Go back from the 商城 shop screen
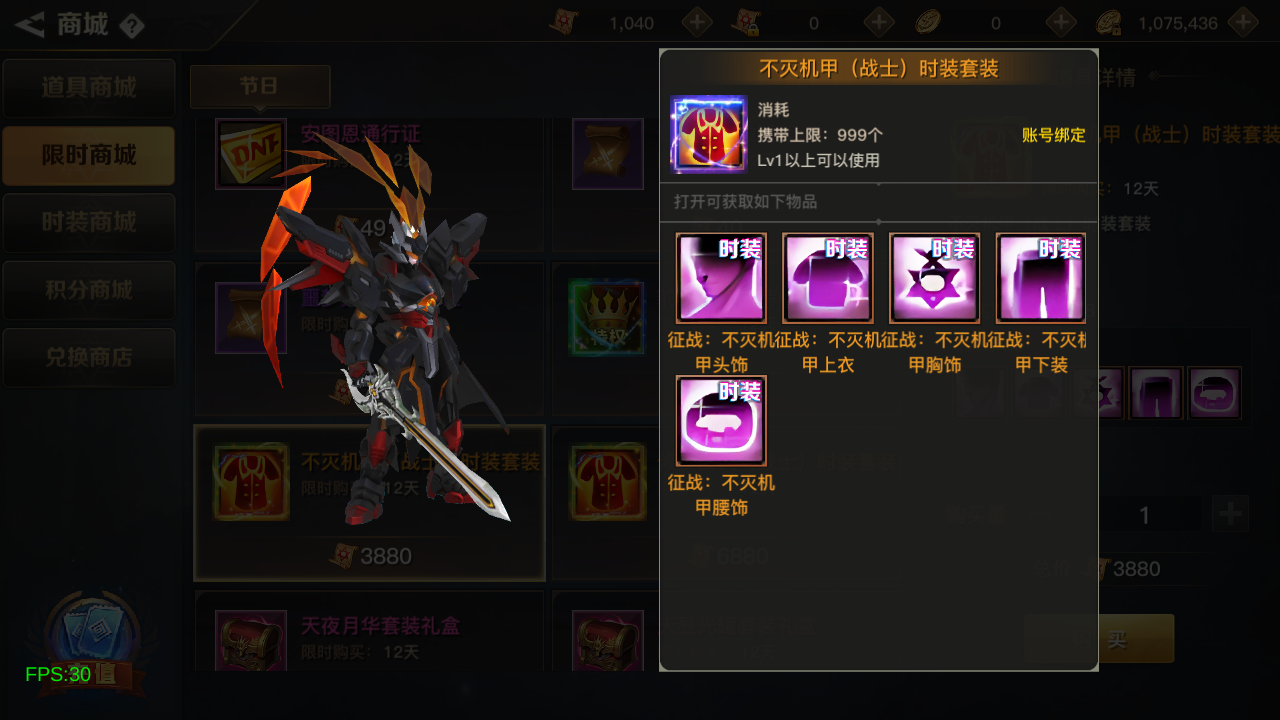 (30, 24)
